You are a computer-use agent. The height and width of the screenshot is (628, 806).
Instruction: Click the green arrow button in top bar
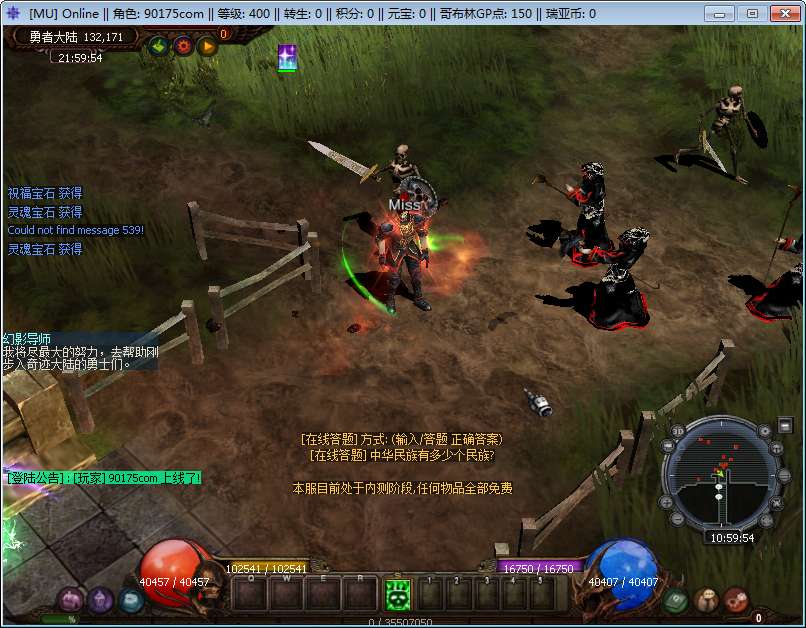(x=158, y=45)
